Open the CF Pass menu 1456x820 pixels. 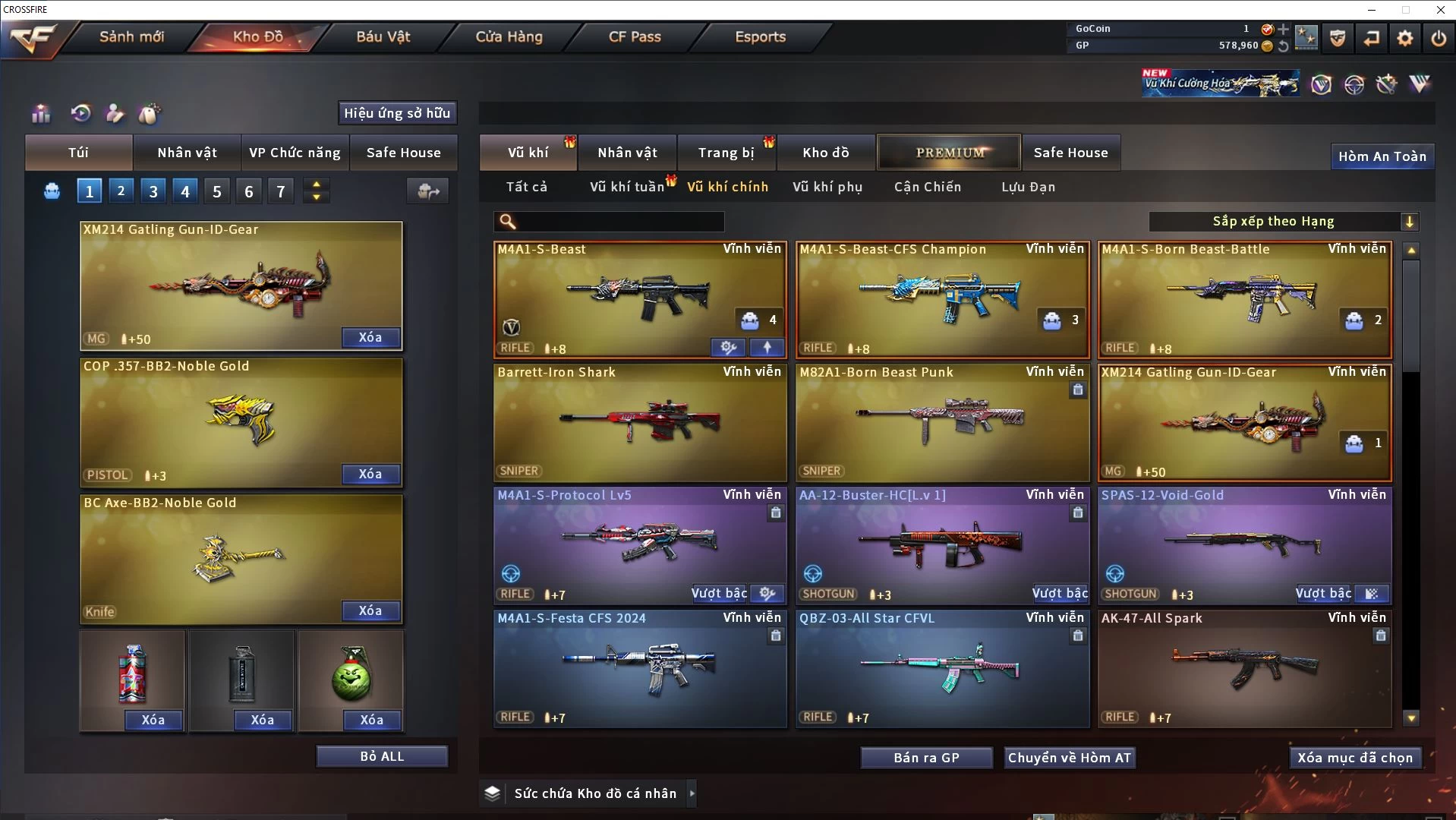(x=635, y=36)
